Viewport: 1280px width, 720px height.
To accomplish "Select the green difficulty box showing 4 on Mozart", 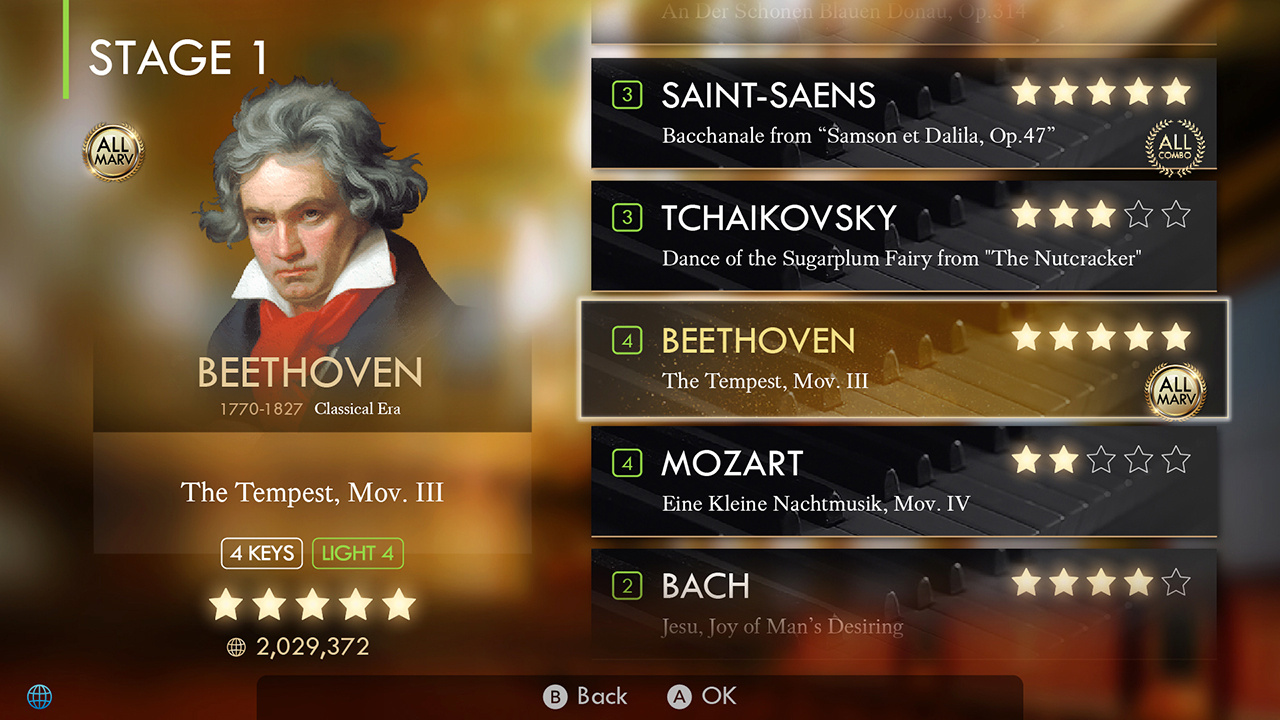I will point(626,463).
